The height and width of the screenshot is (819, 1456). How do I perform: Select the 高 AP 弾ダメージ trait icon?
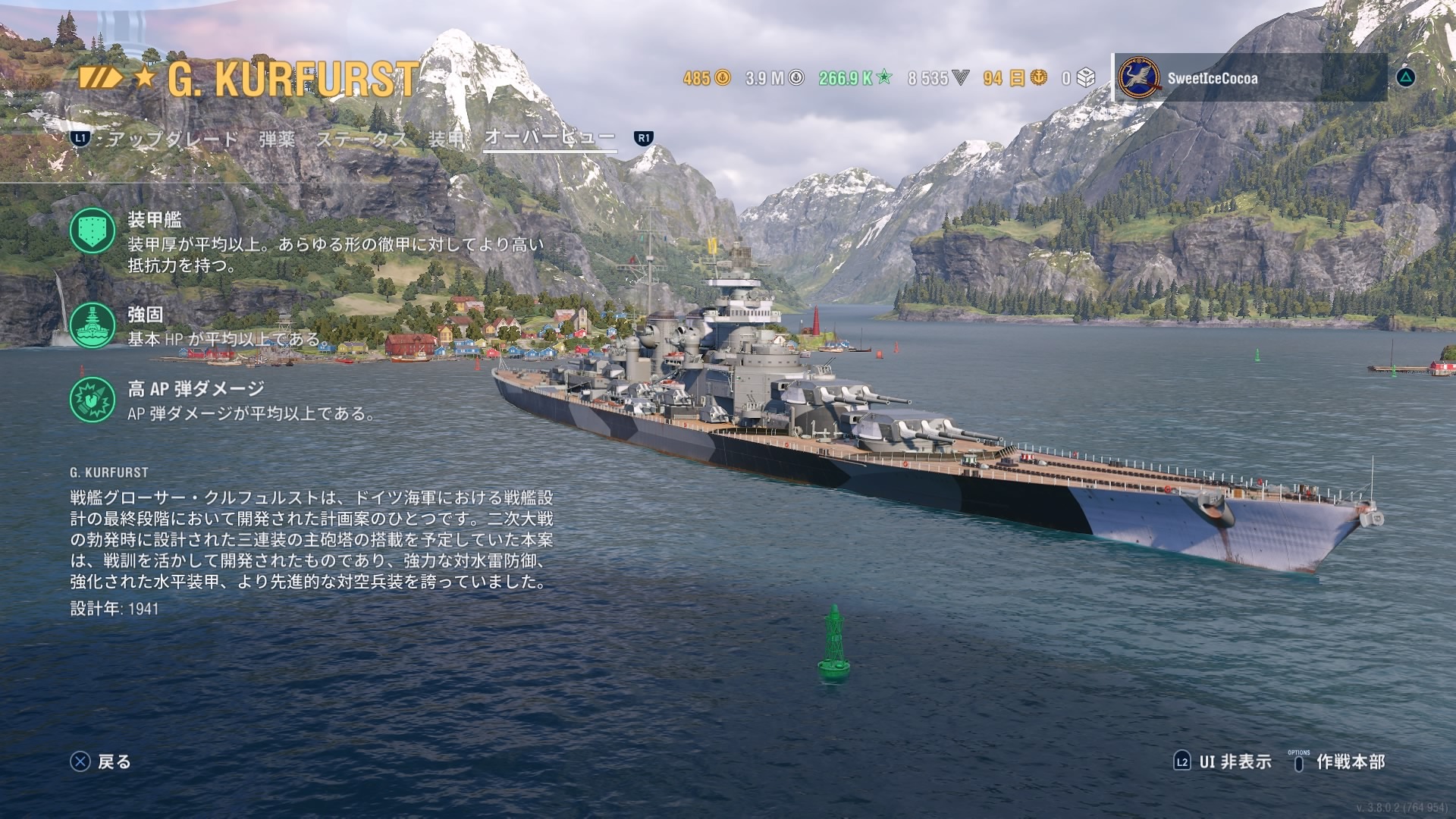(x=93, y=400)
